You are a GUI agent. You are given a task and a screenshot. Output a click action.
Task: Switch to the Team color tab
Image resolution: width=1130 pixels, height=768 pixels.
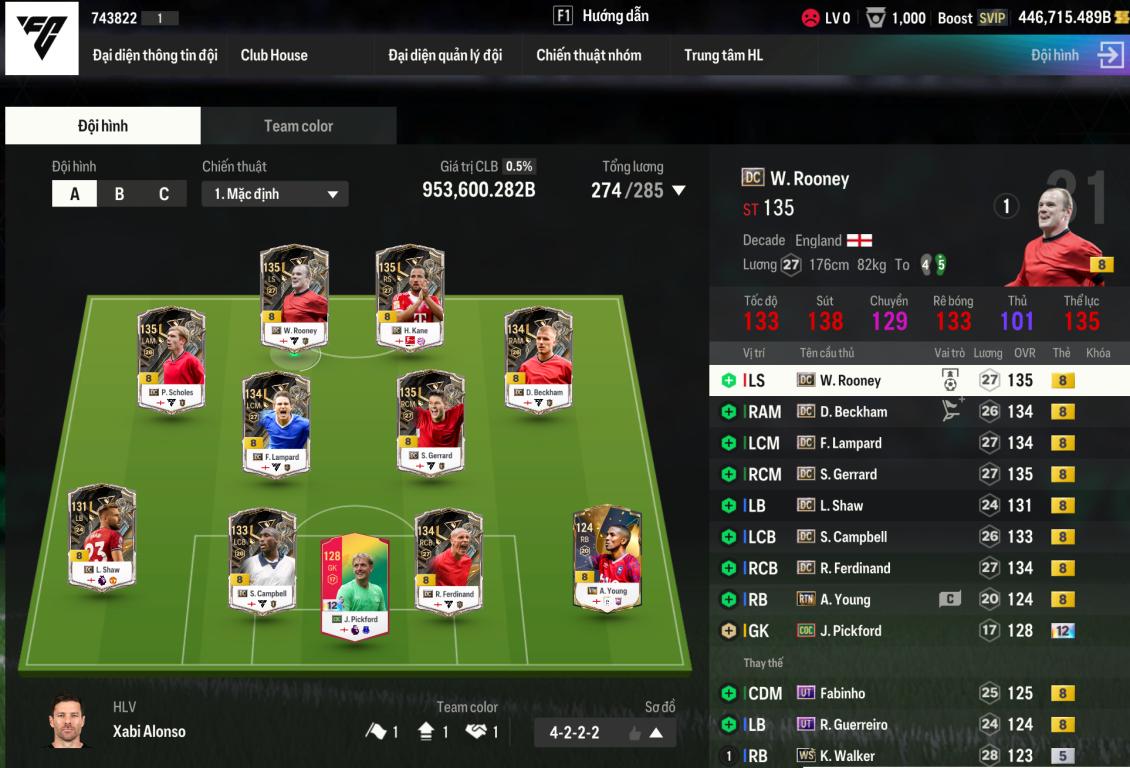tap(298, 126)
